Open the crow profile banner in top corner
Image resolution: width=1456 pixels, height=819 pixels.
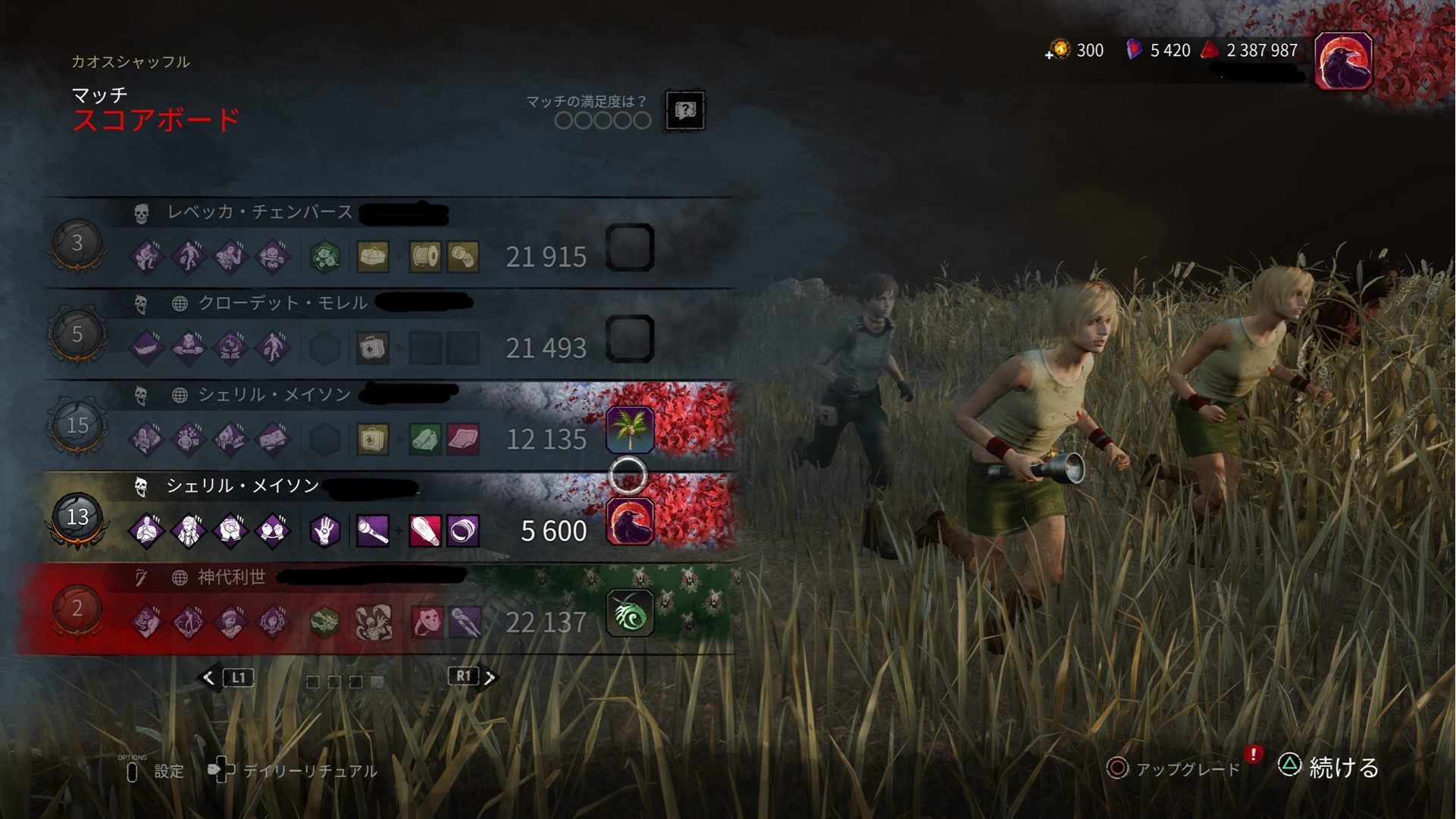pyautogui.click(x=1342, y=61)
